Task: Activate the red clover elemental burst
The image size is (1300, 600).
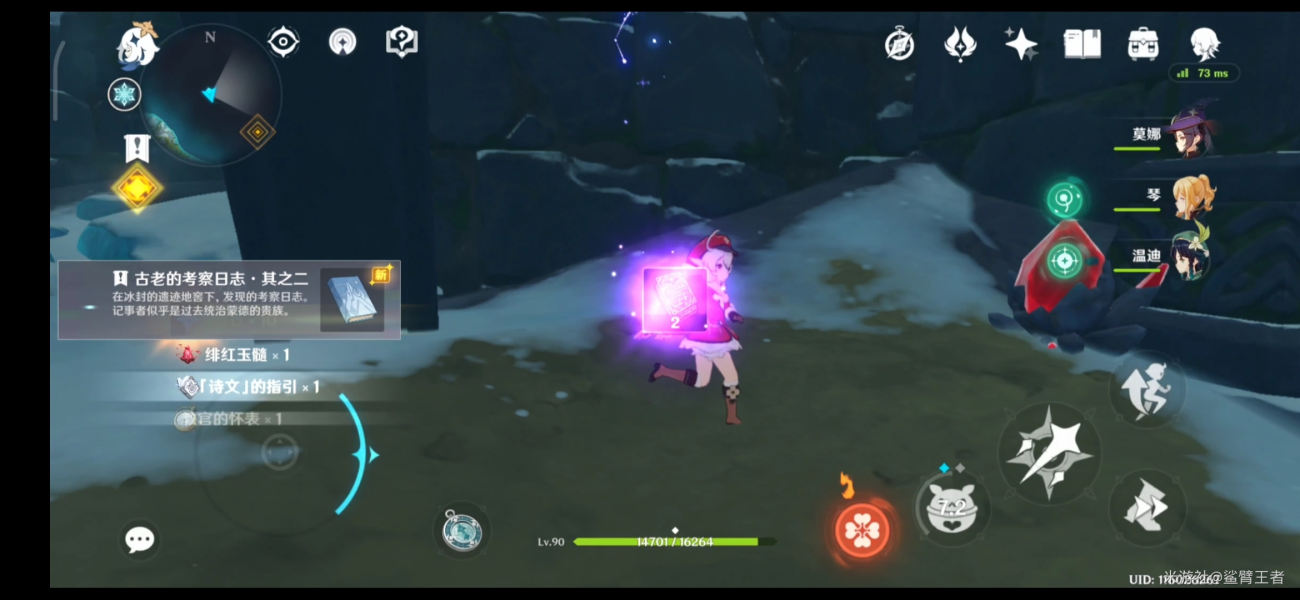Action: [861, 531]
